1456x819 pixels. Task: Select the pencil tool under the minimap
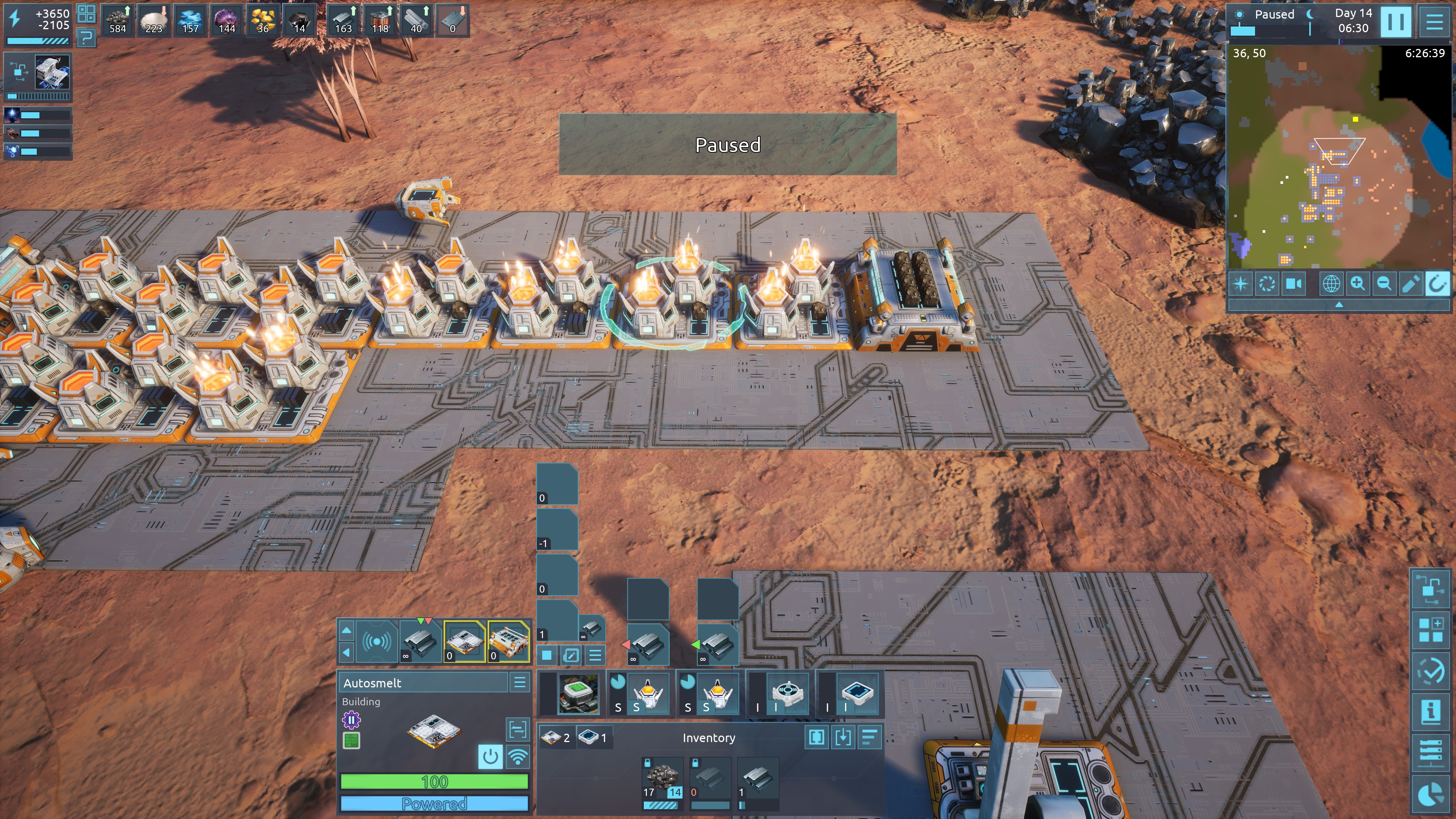1410,283
